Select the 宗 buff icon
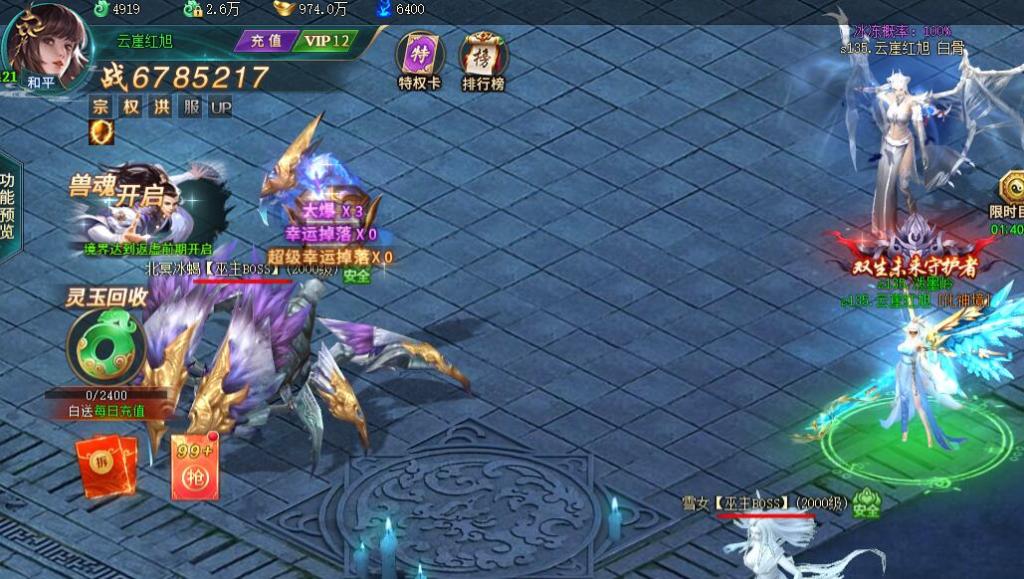The image size is (1024, 579). point(100,107)
